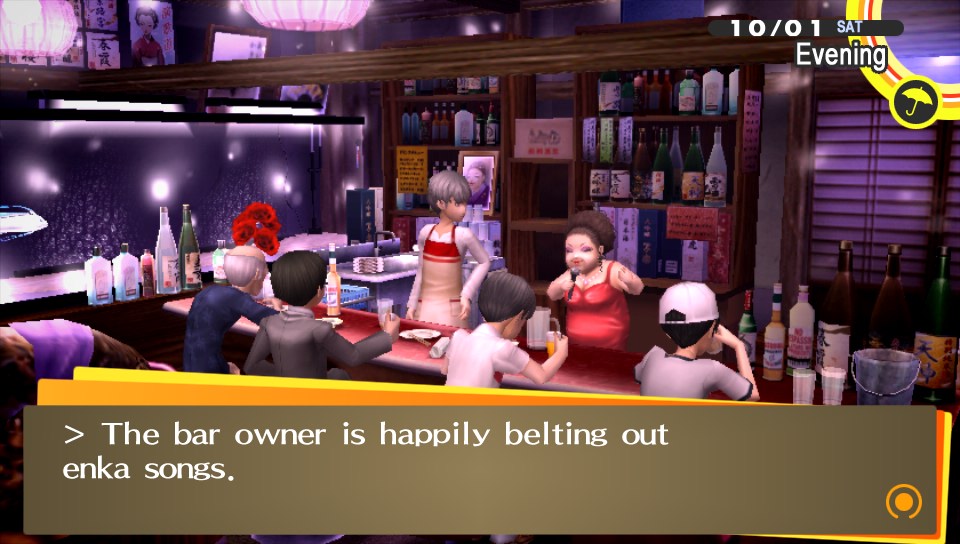960x544 pixels.
Task: Advance dialogue with the orange continue indicator
Action: [x=902, y=501]
